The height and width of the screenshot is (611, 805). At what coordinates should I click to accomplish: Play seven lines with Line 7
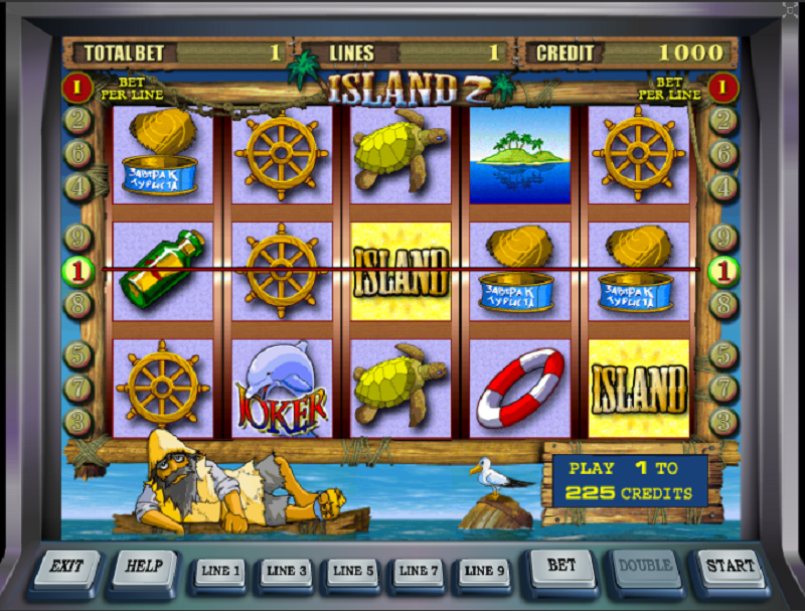418,572
